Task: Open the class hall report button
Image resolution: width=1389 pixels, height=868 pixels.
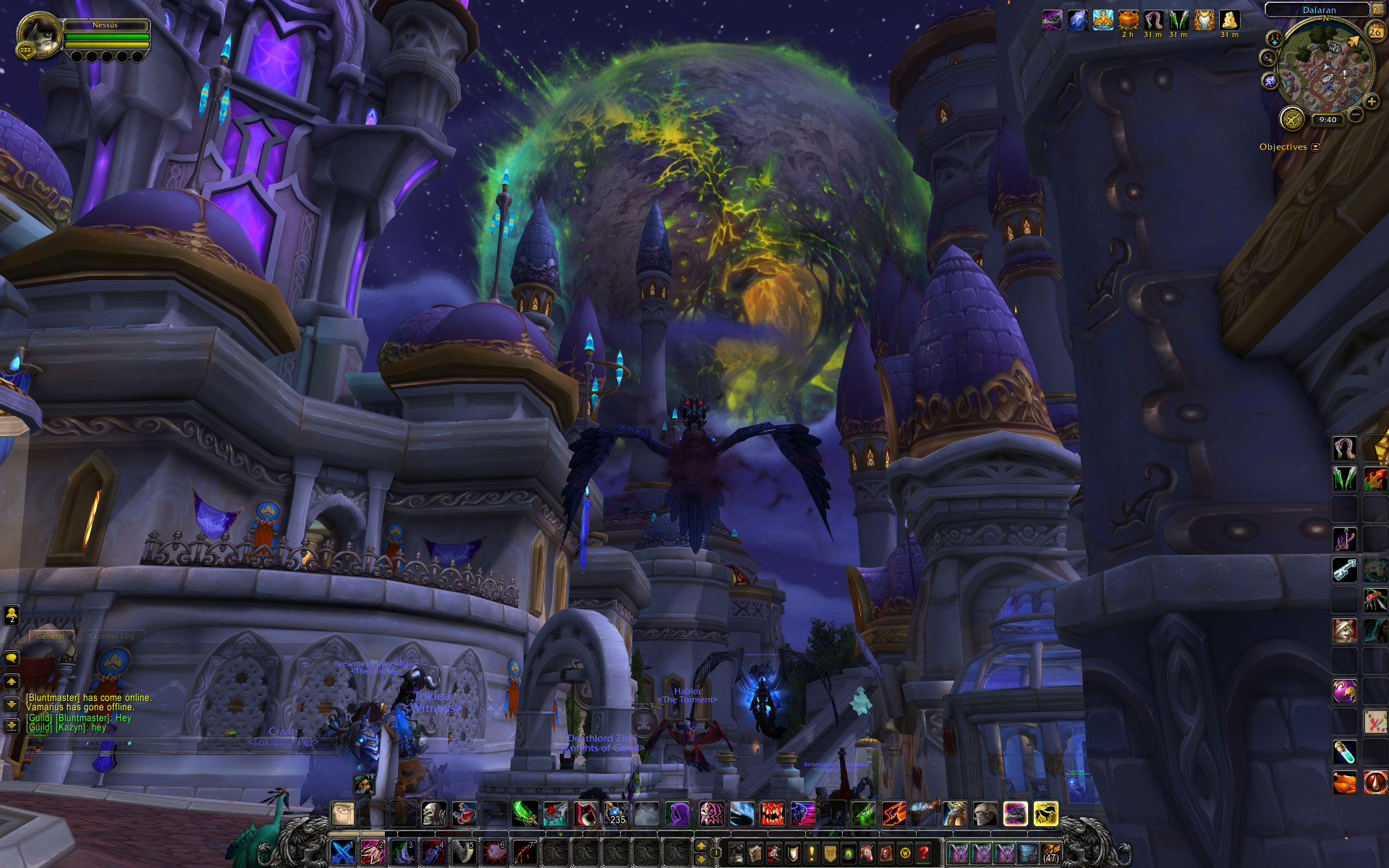Action: [1291, 118]
